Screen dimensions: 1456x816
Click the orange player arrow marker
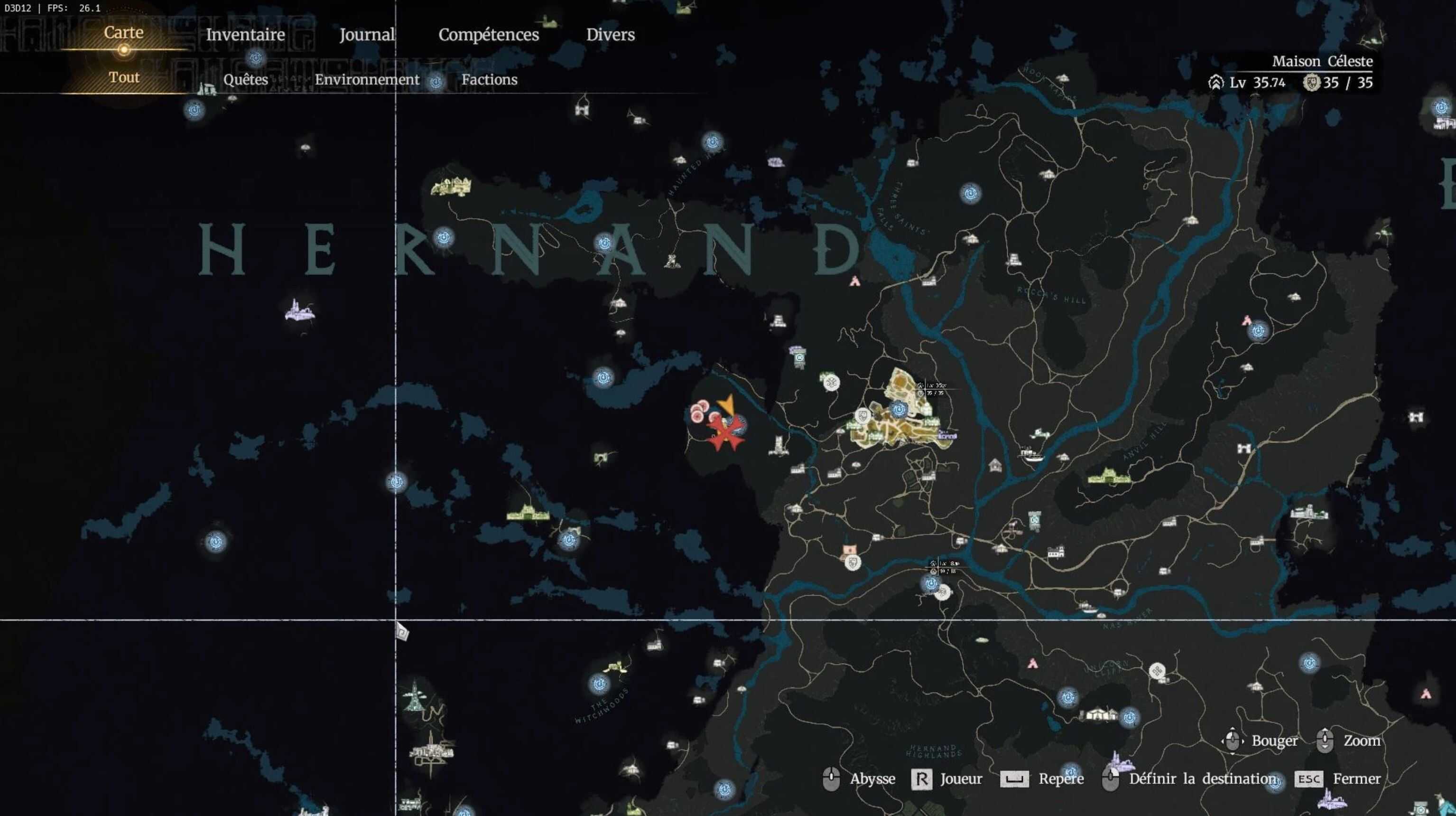pyautogui.click(x=726, y=404)
